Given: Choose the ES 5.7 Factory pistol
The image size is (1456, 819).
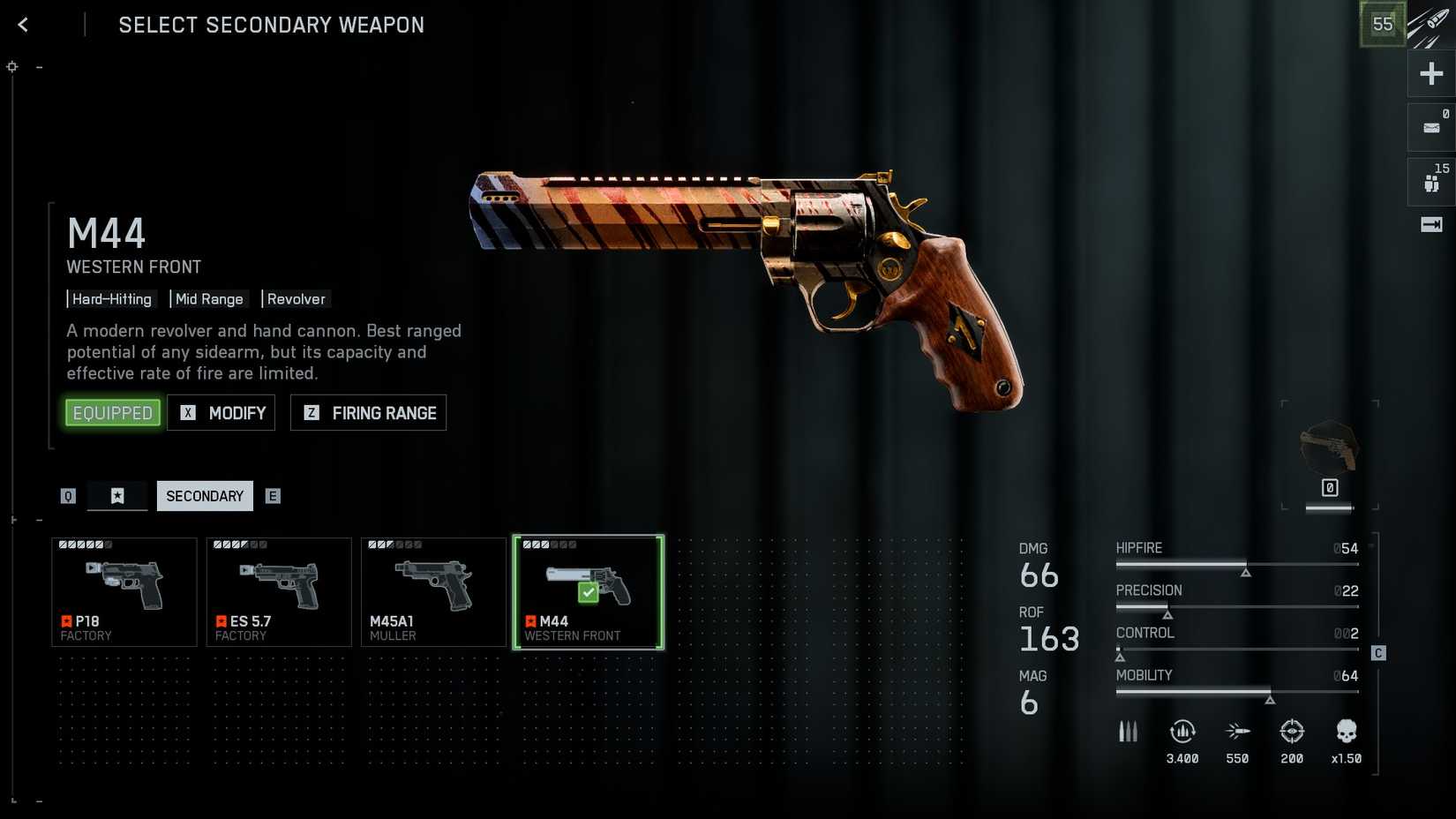Looking at the screenshot, I should (279, 592).
